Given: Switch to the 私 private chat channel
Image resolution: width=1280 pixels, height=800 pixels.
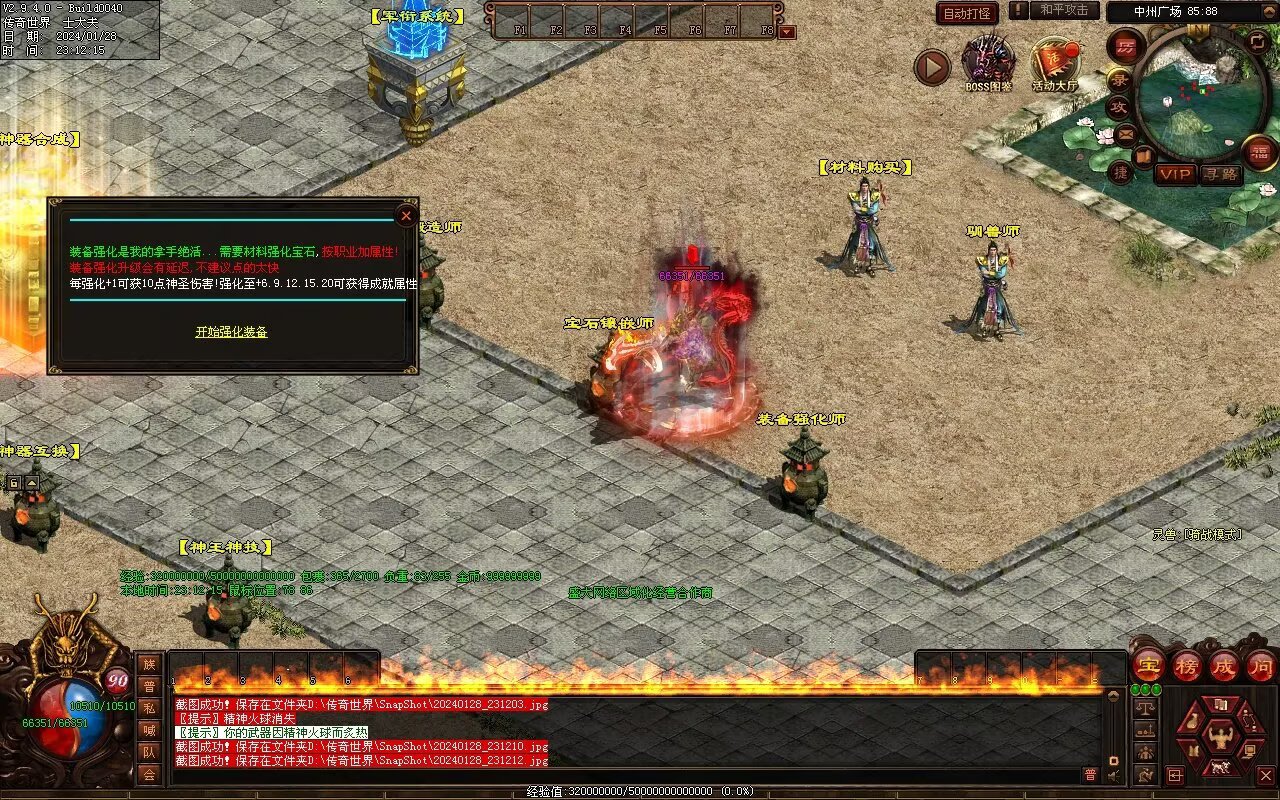Looking at the screenshot, I should pos(149,708).
